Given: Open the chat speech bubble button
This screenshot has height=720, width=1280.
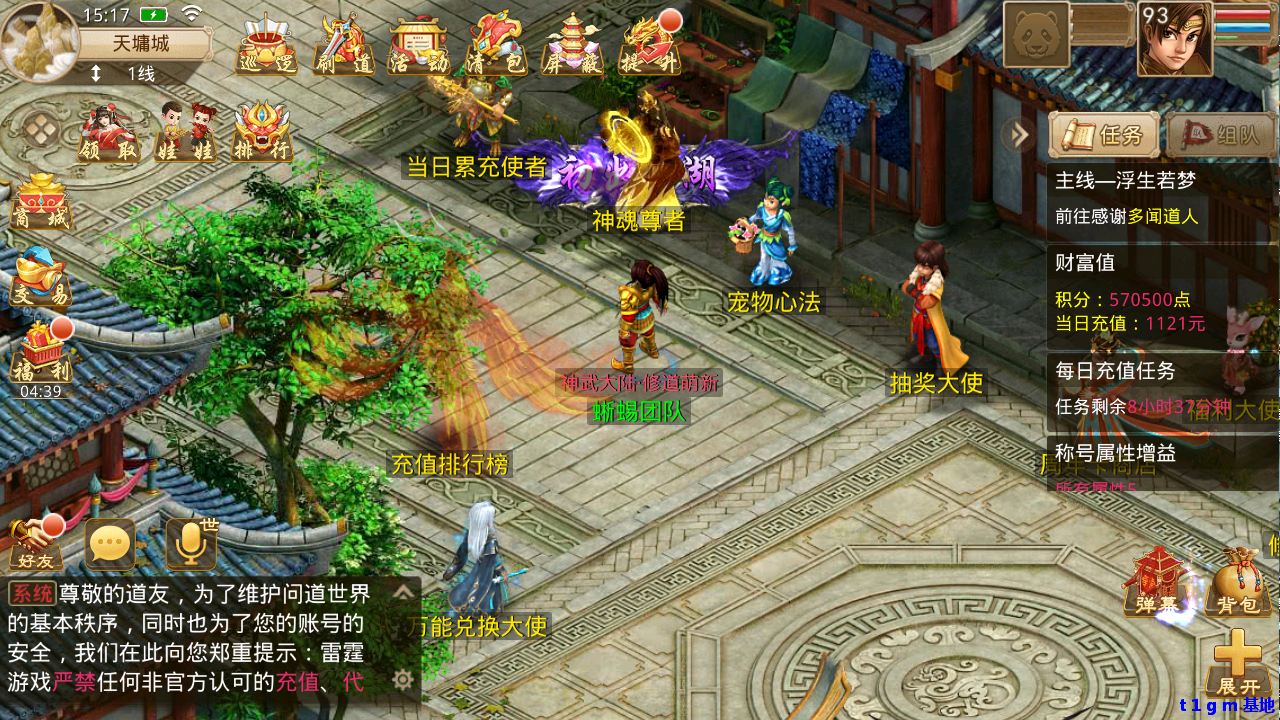Looking at the screenshot, I should (x=110, y=545).
